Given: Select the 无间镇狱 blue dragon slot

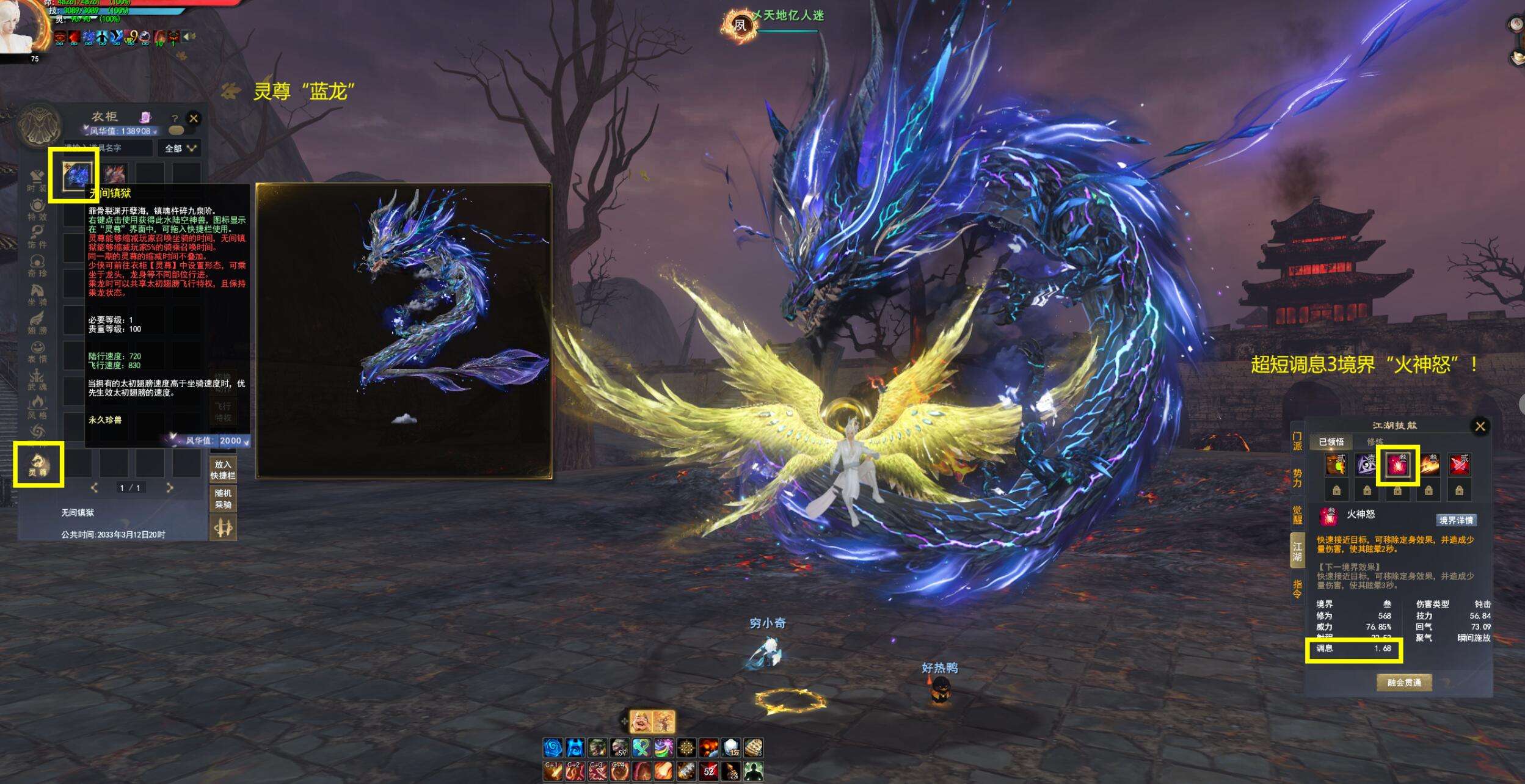Looking at the screenshot, I should coord(78,175).
